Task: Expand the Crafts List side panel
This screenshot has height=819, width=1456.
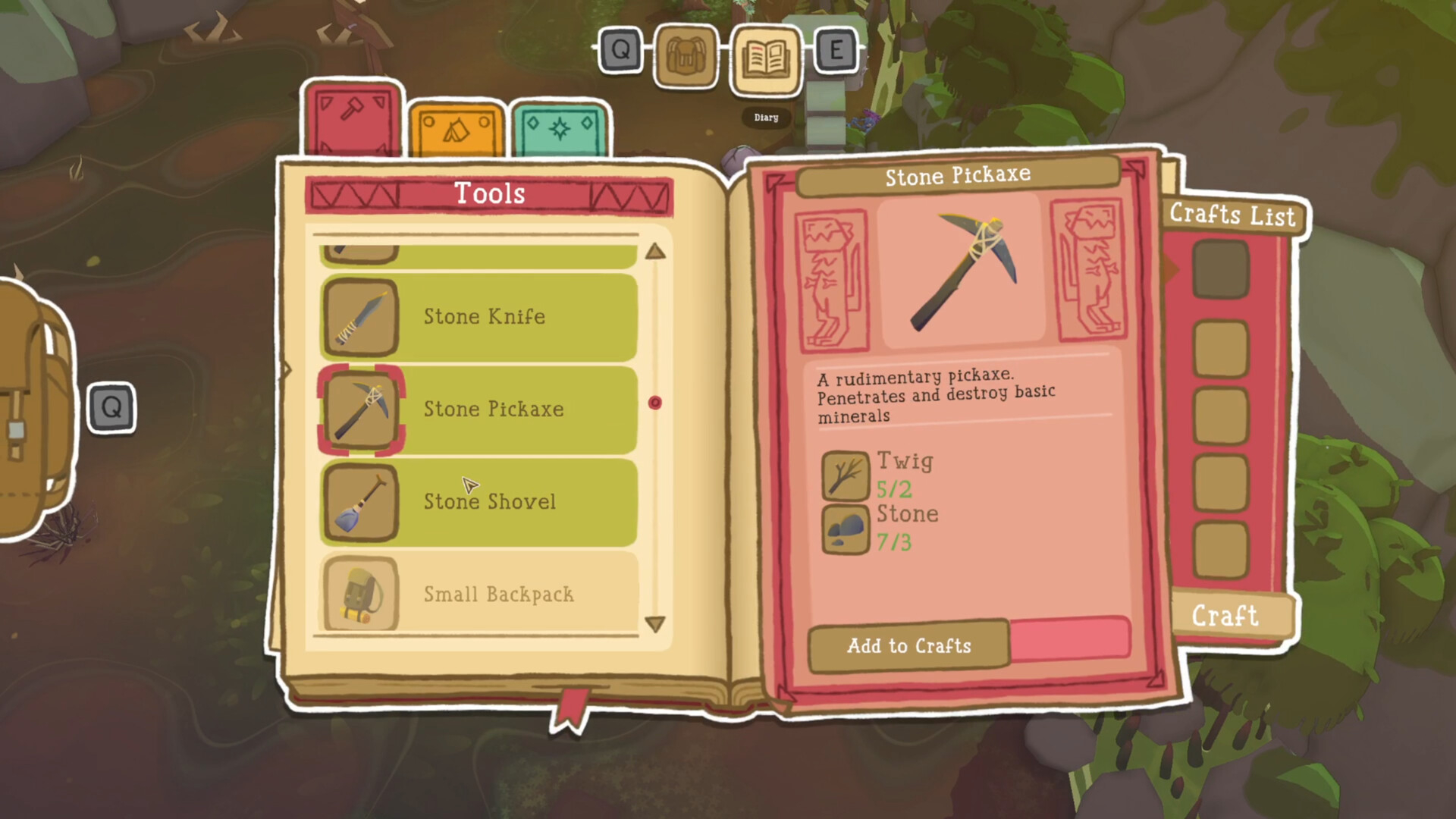Action: 1232,216
